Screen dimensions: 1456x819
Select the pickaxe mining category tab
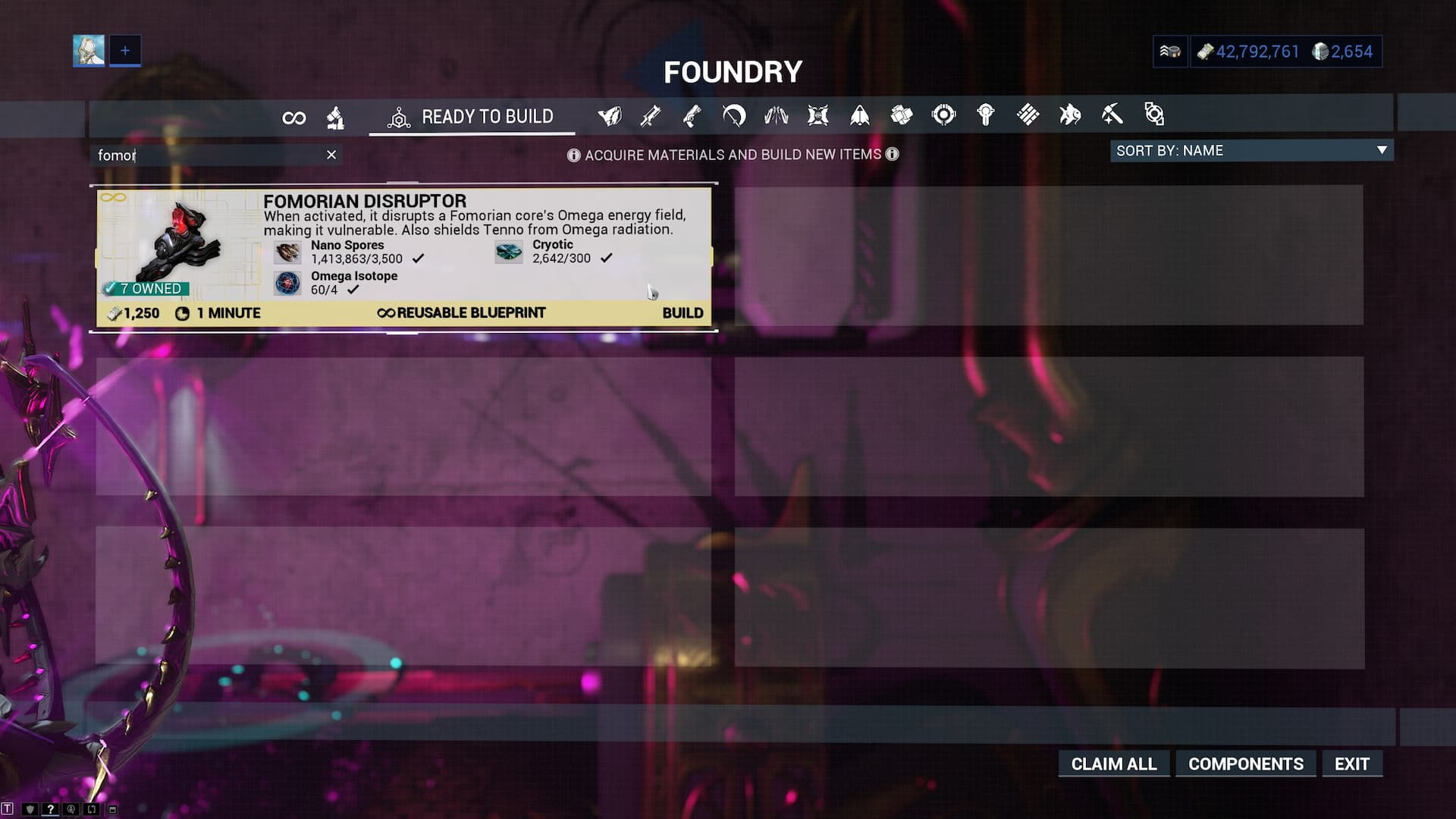pyautogui.click(x=1112, y=115)
